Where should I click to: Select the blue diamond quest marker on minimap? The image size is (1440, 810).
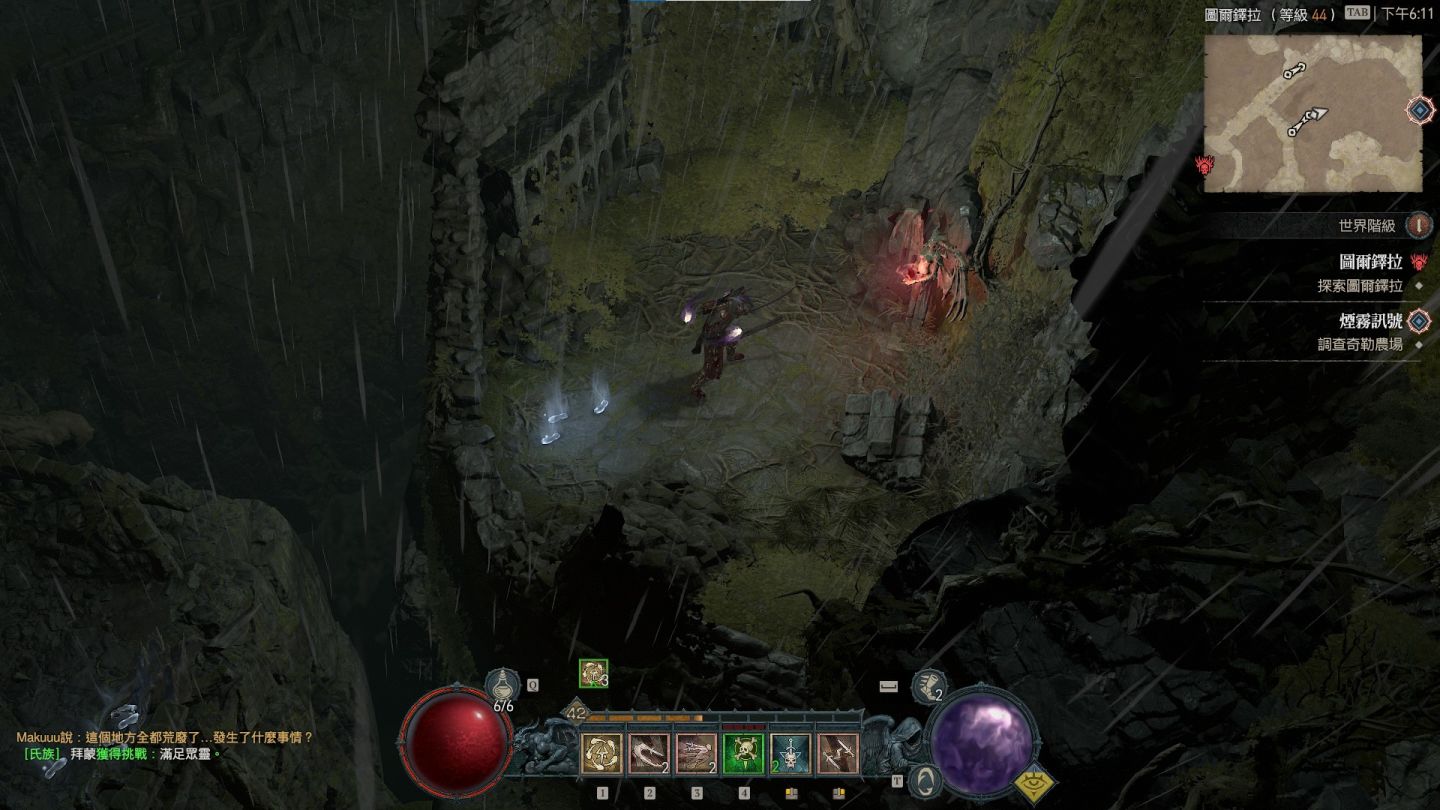[1419, 109]
